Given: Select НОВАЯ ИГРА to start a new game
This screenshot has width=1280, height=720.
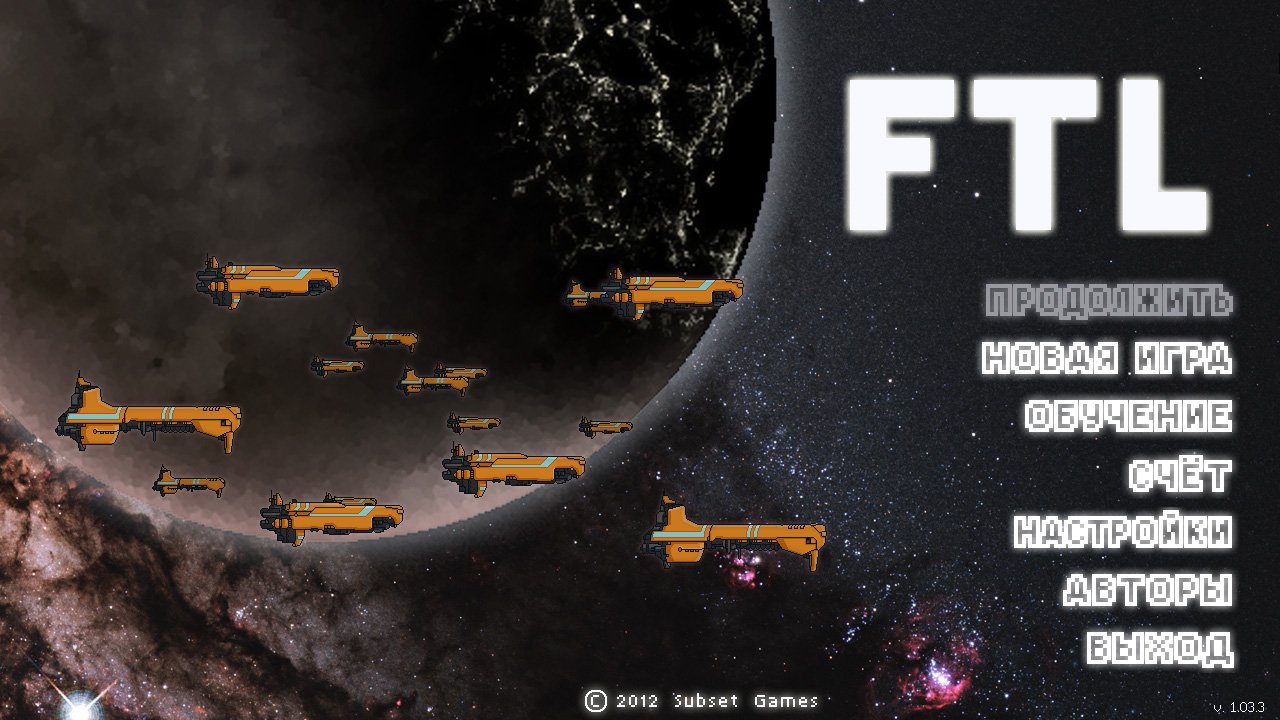Looking at the screenshot, I should (1108, 357).
